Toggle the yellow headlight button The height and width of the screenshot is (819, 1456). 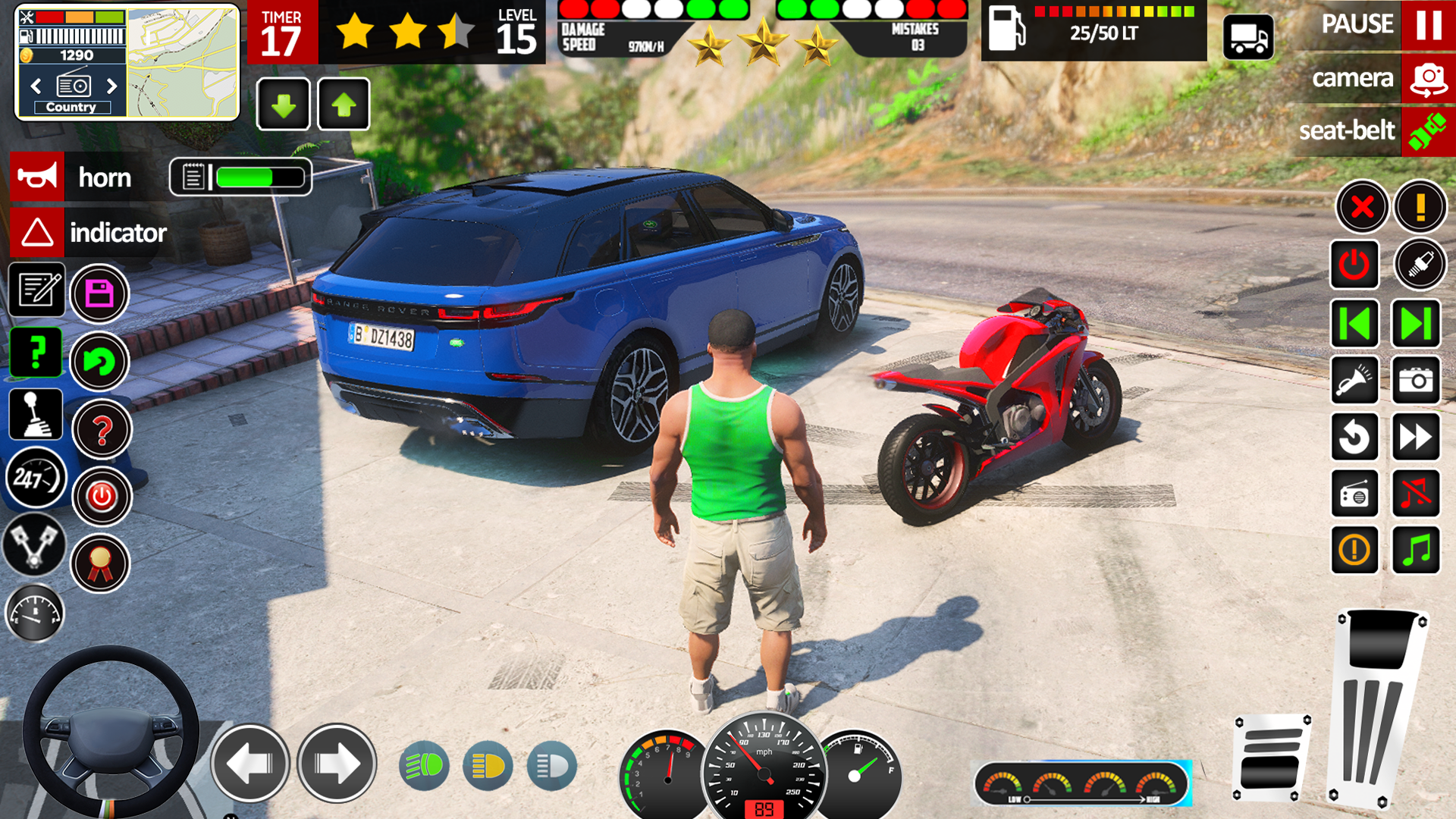[x=488, y=766]
